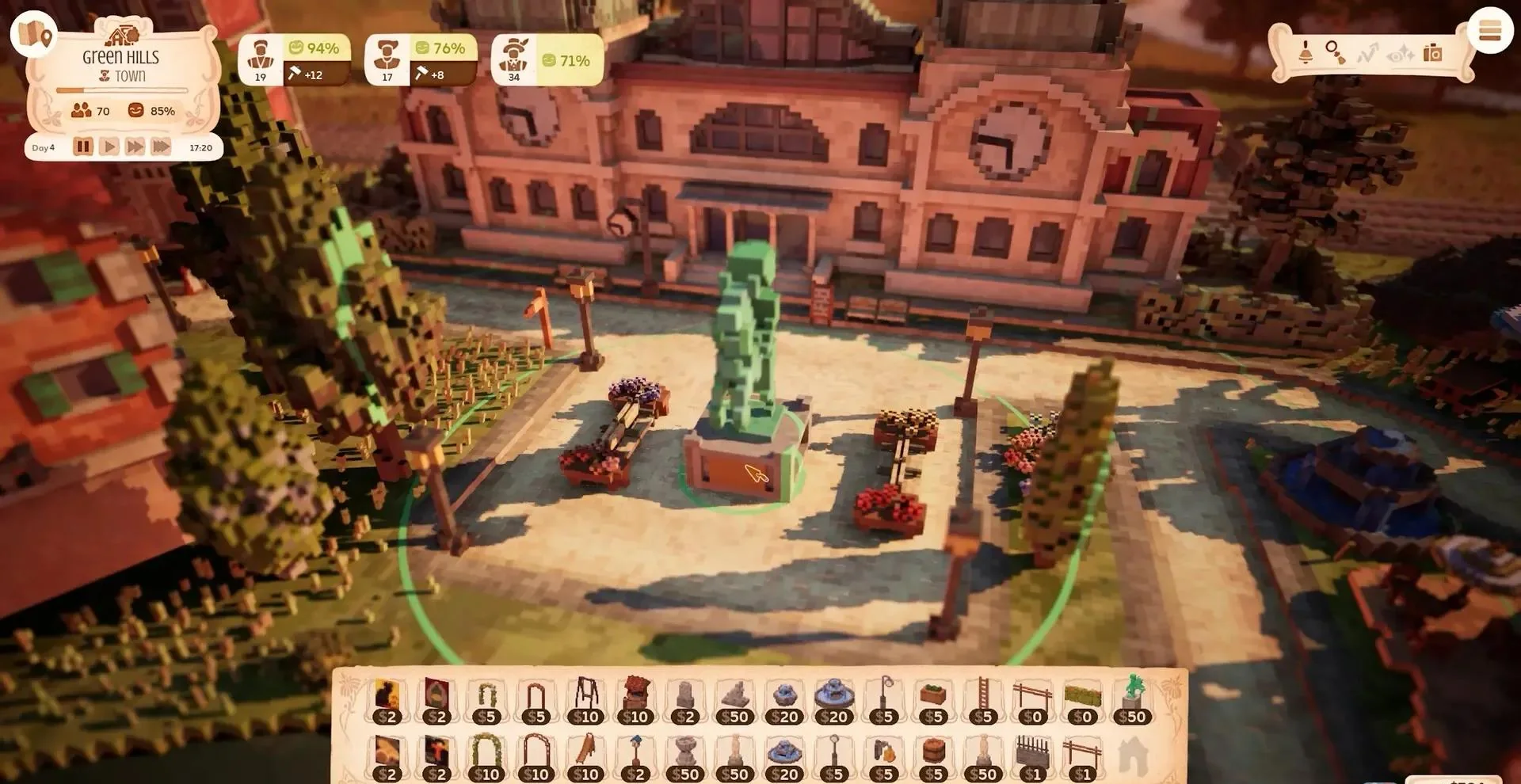The width and height of the screenshot is (1521, 784).
Task: Open the bell notifications icon
Action: [1305, 53]
